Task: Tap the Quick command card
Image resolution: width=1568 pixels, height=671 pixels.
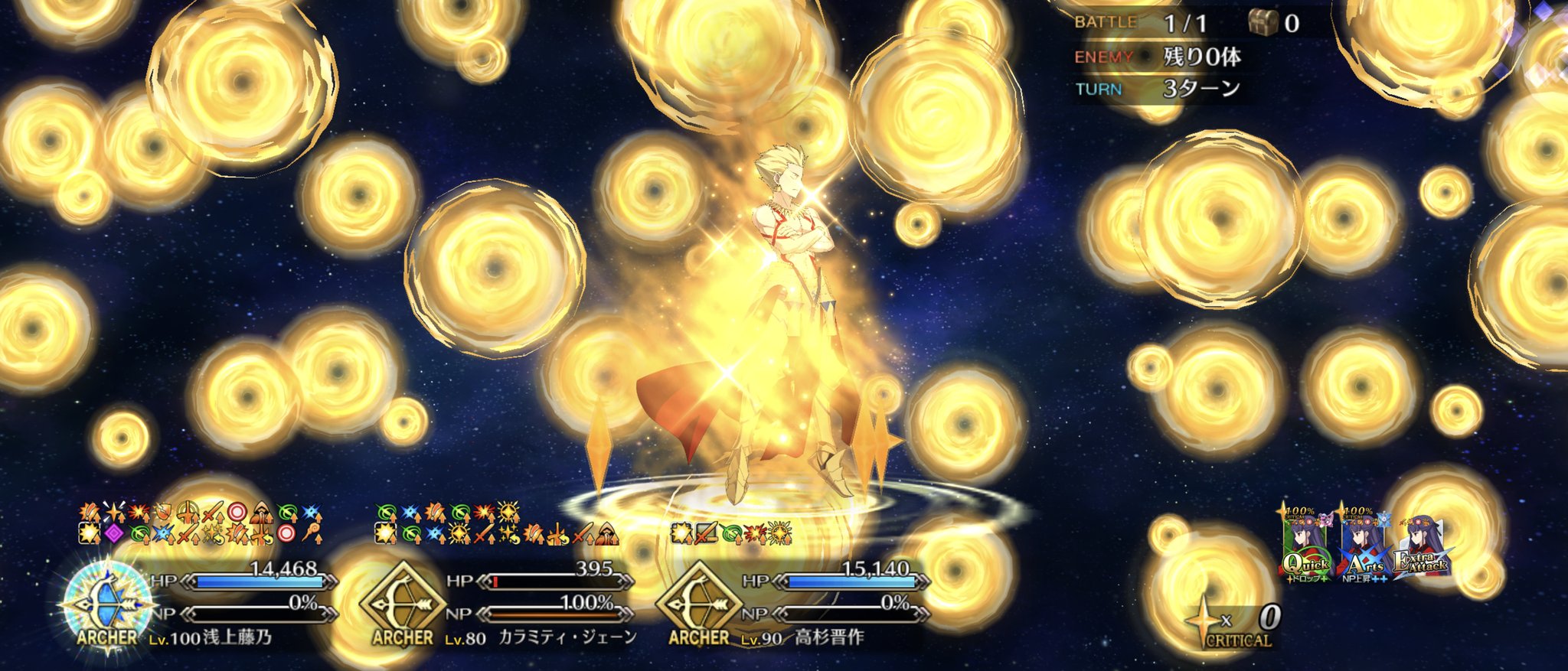Action: [1307, 545]
